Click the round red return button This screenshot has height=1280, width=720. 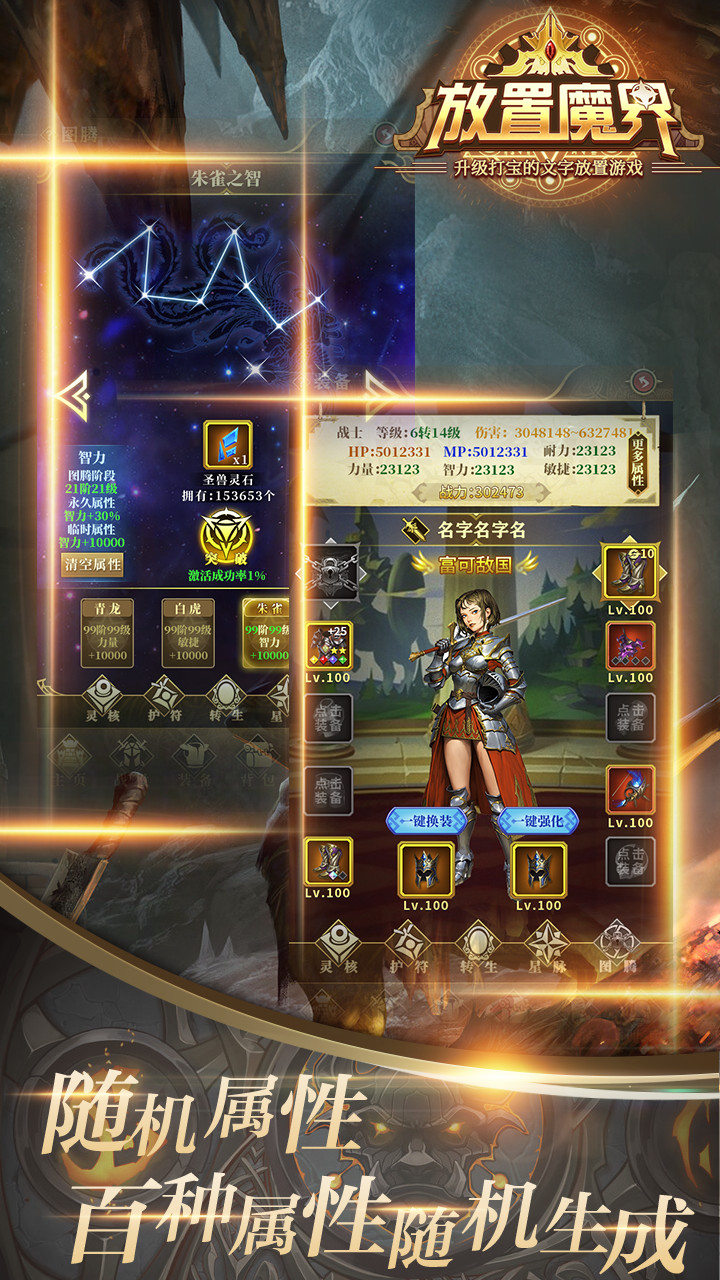click(643, 381)
